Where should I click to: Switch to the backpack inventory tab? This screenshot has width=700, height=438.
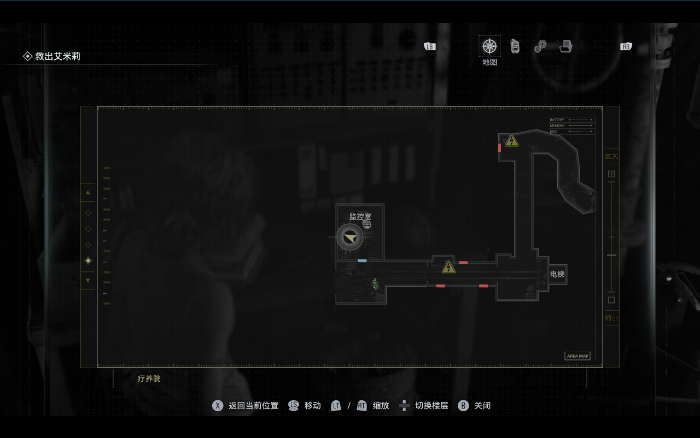515,46
